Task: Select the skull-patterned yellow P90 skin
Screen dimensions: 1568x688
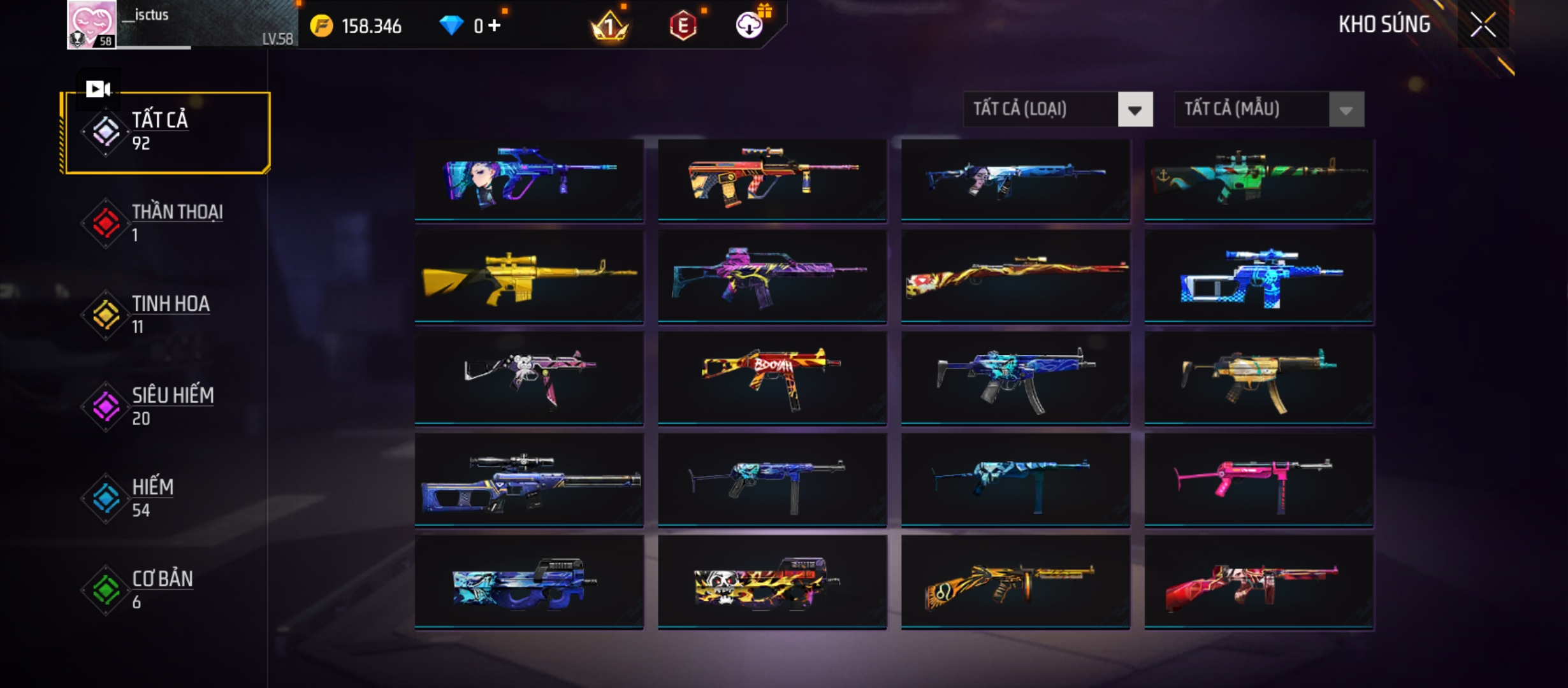Action: point(772,582)
